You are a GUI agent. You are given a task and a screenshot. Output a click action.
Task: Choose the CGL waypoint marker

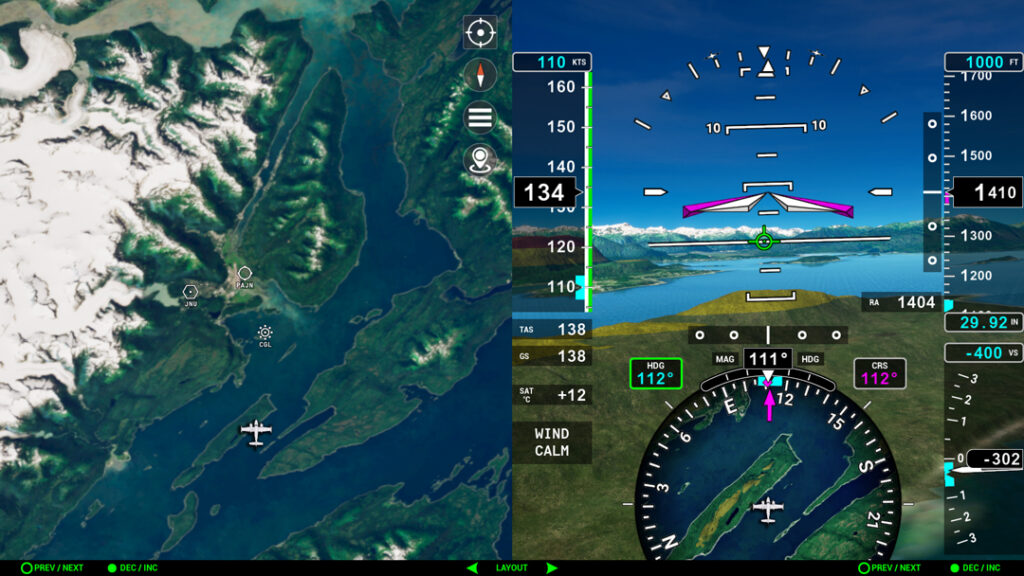click(x=265, y=333)
